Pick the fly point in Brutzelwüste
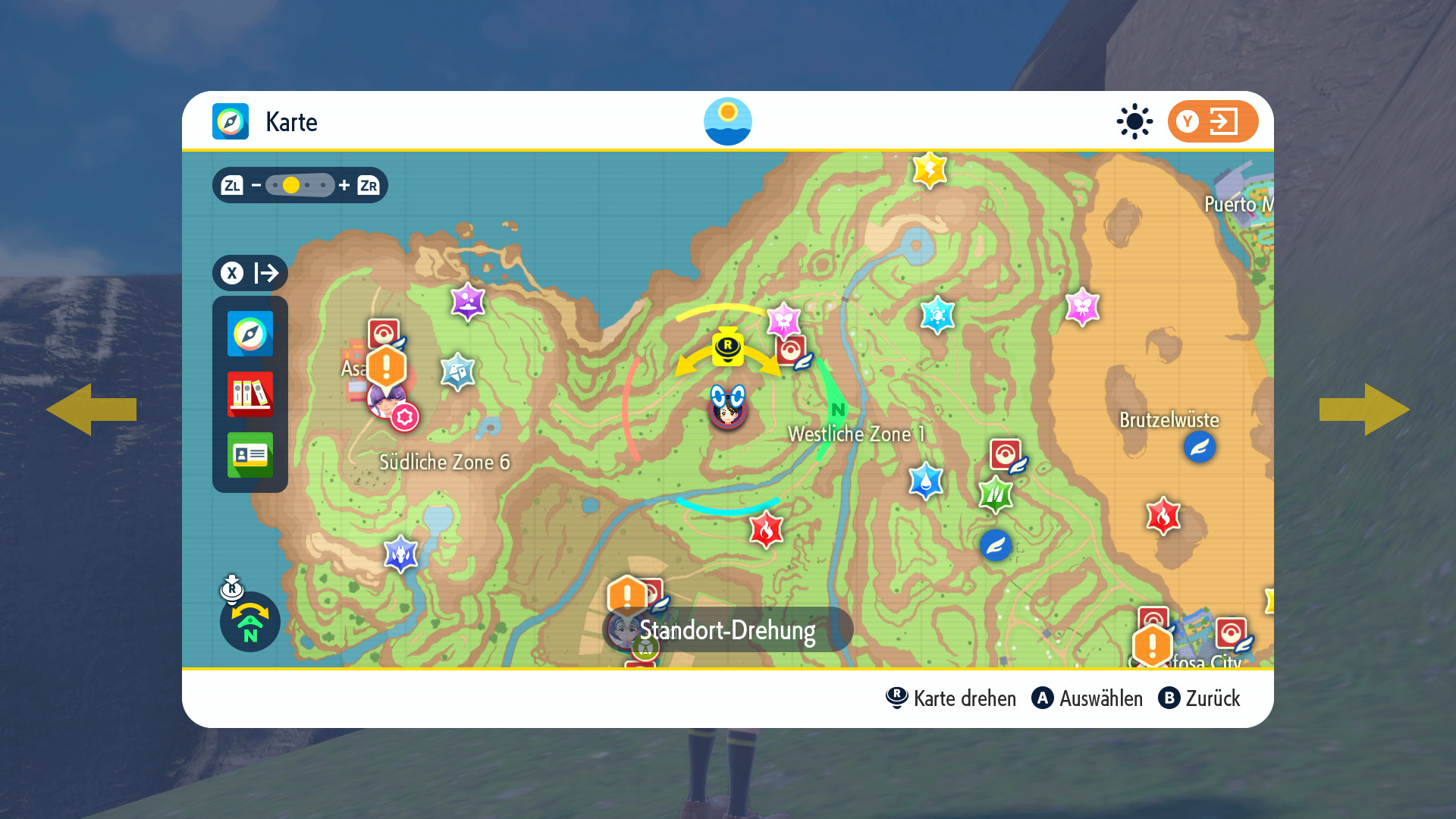Screen dimensions: 1456x819 [x=1199, y=447]
